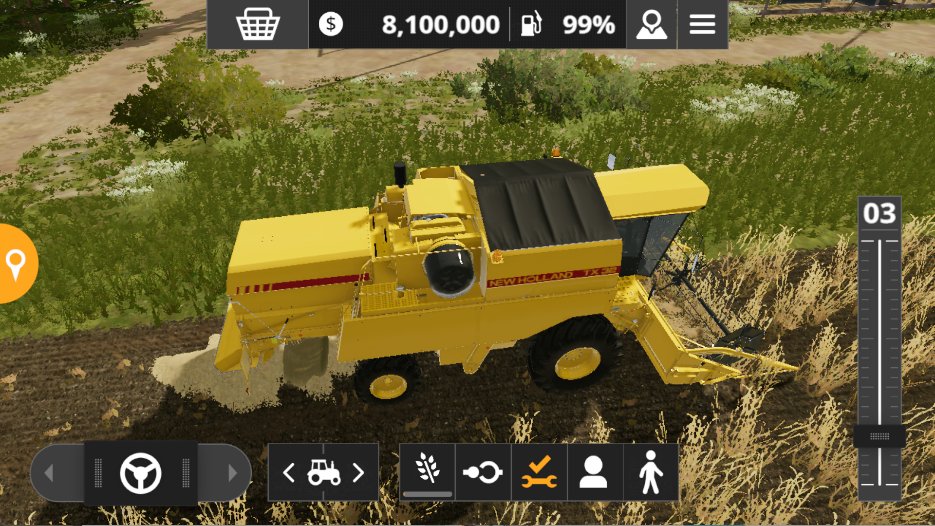Open the hamburger main menu
This screenshot has height=526, width=935.
pyautogui.click(x=703, y=25)
